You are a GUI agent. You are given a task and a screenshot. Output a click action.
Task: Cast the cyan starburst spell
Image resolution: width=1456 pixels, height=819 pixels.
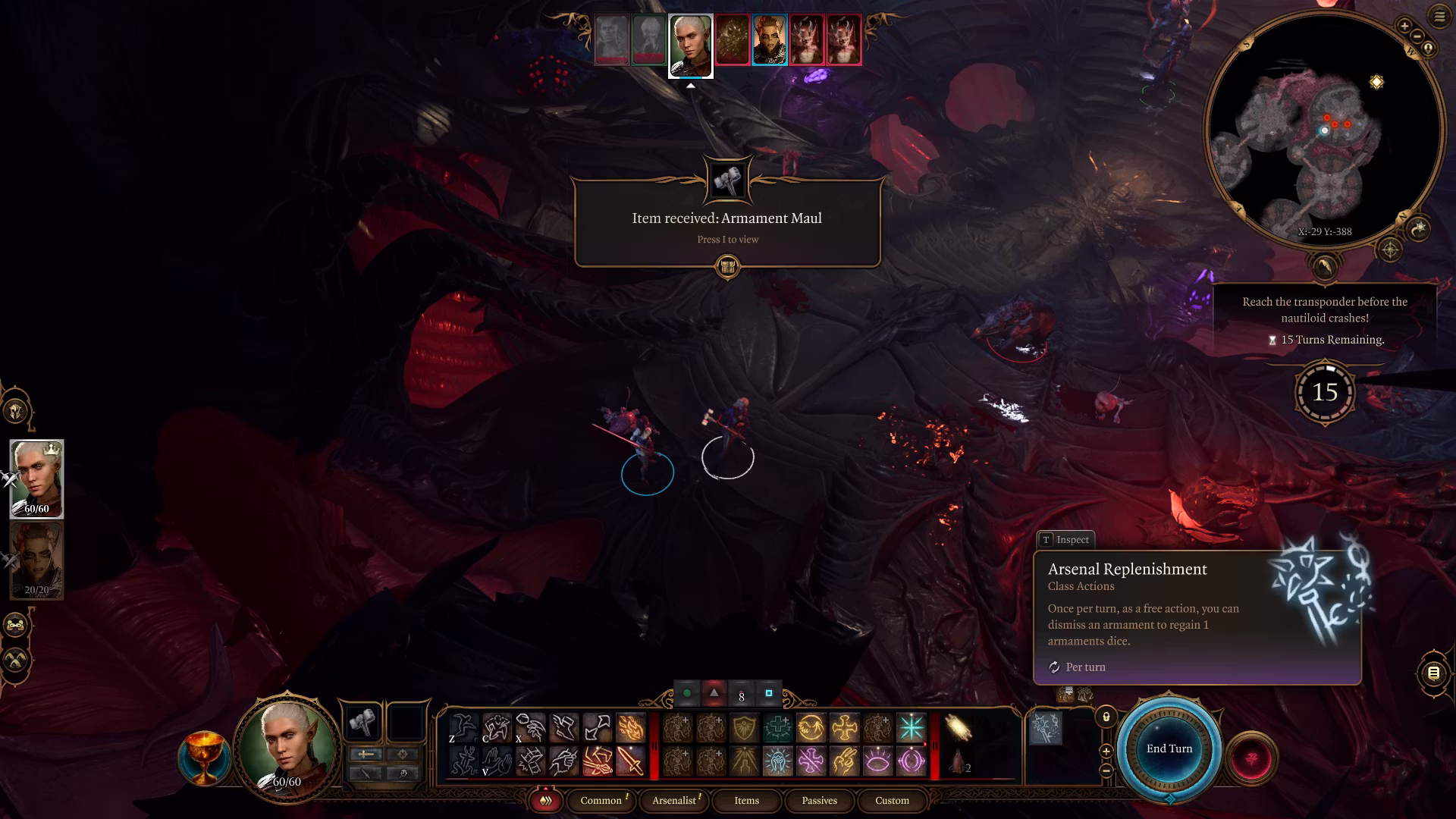(911, 728)
